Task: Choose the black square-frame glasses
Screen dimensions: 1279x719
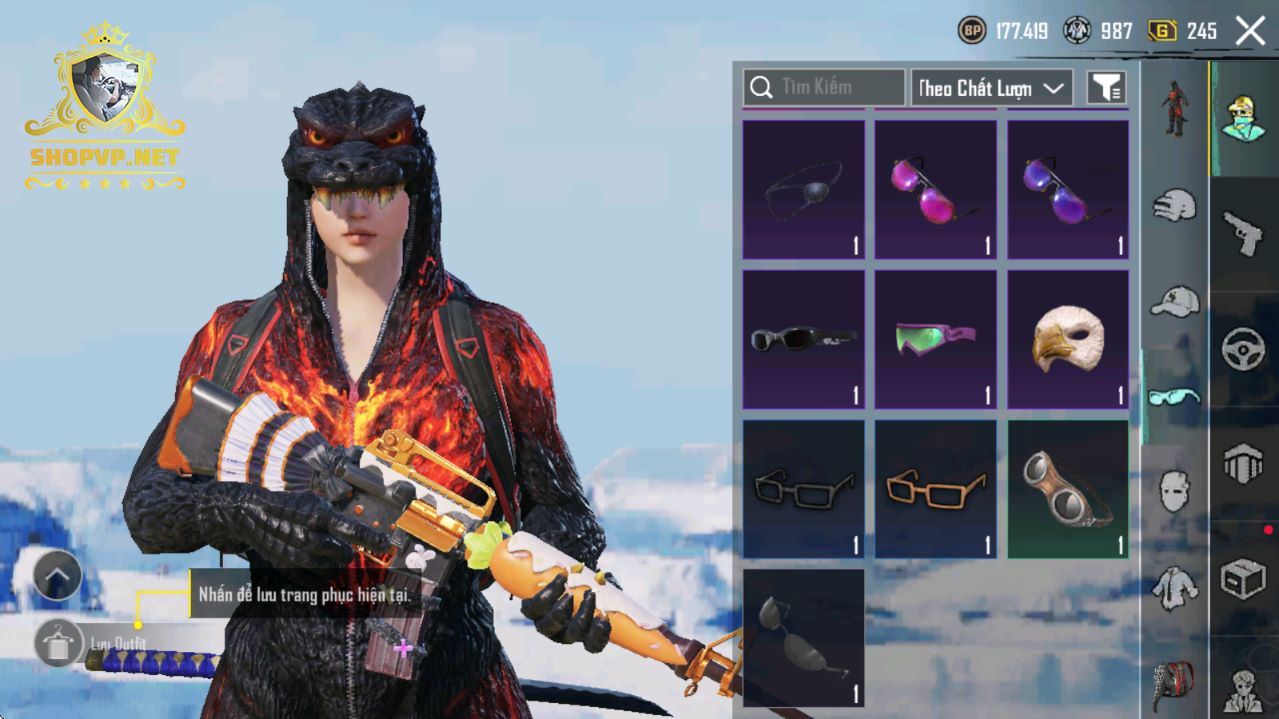Action: click(x=804, y=489)
